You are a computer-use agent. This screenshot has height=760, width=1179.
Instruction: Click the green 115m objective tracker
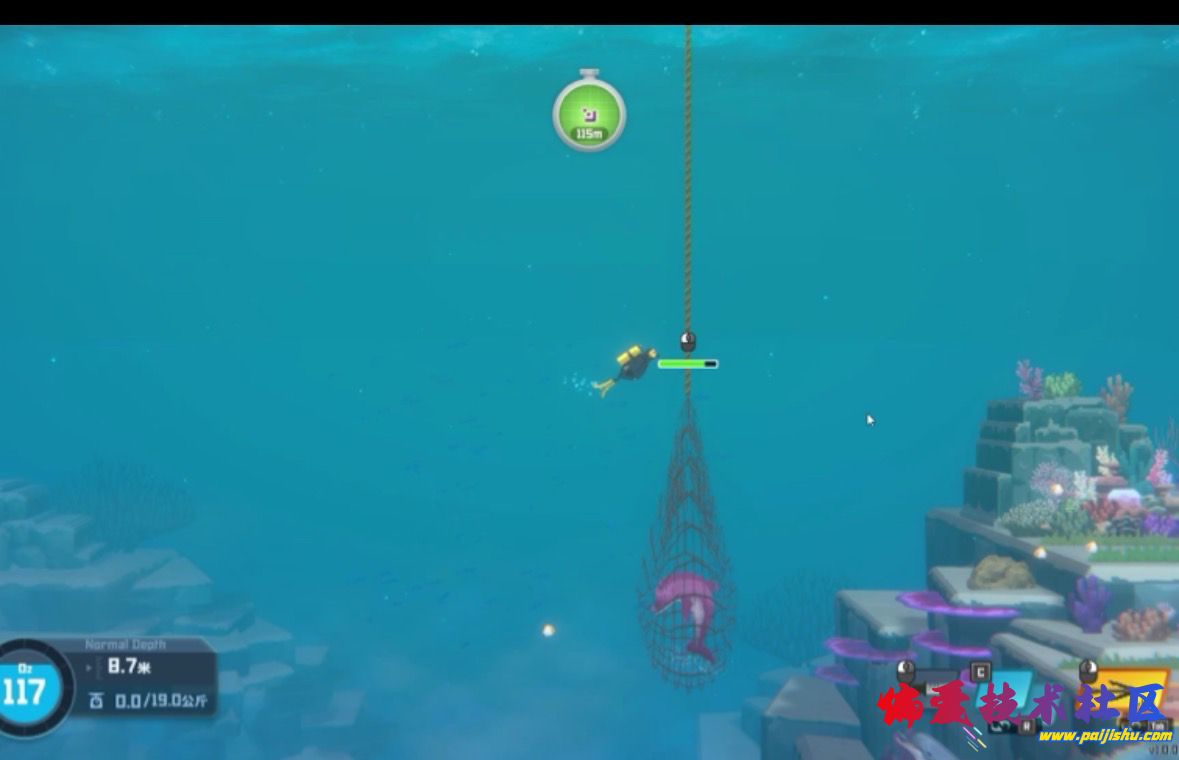pyautogui.click(x=589, y=113)
